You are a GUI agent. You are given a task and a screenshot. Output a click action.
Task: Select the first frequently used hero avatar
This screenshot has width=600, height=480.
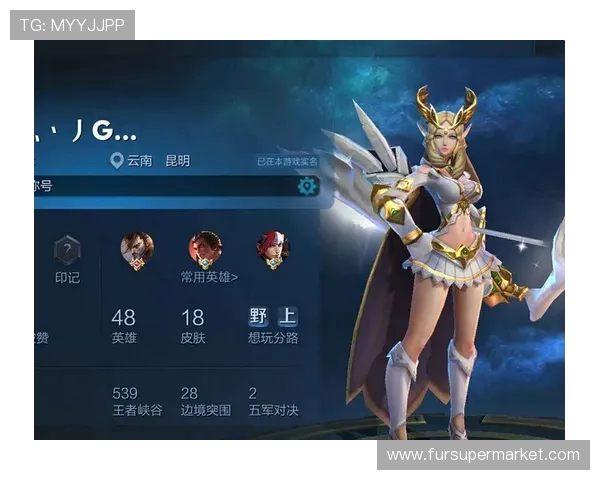pyautogui.click(x=137, y=249)
